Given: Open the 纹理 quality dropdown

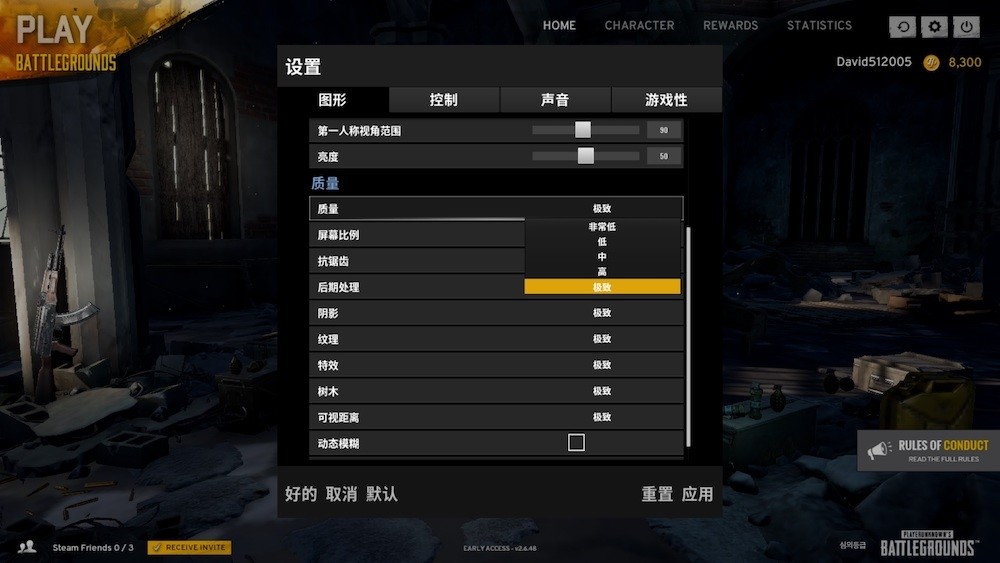Looking at the screenshot, I should click(x=601, y=339).
